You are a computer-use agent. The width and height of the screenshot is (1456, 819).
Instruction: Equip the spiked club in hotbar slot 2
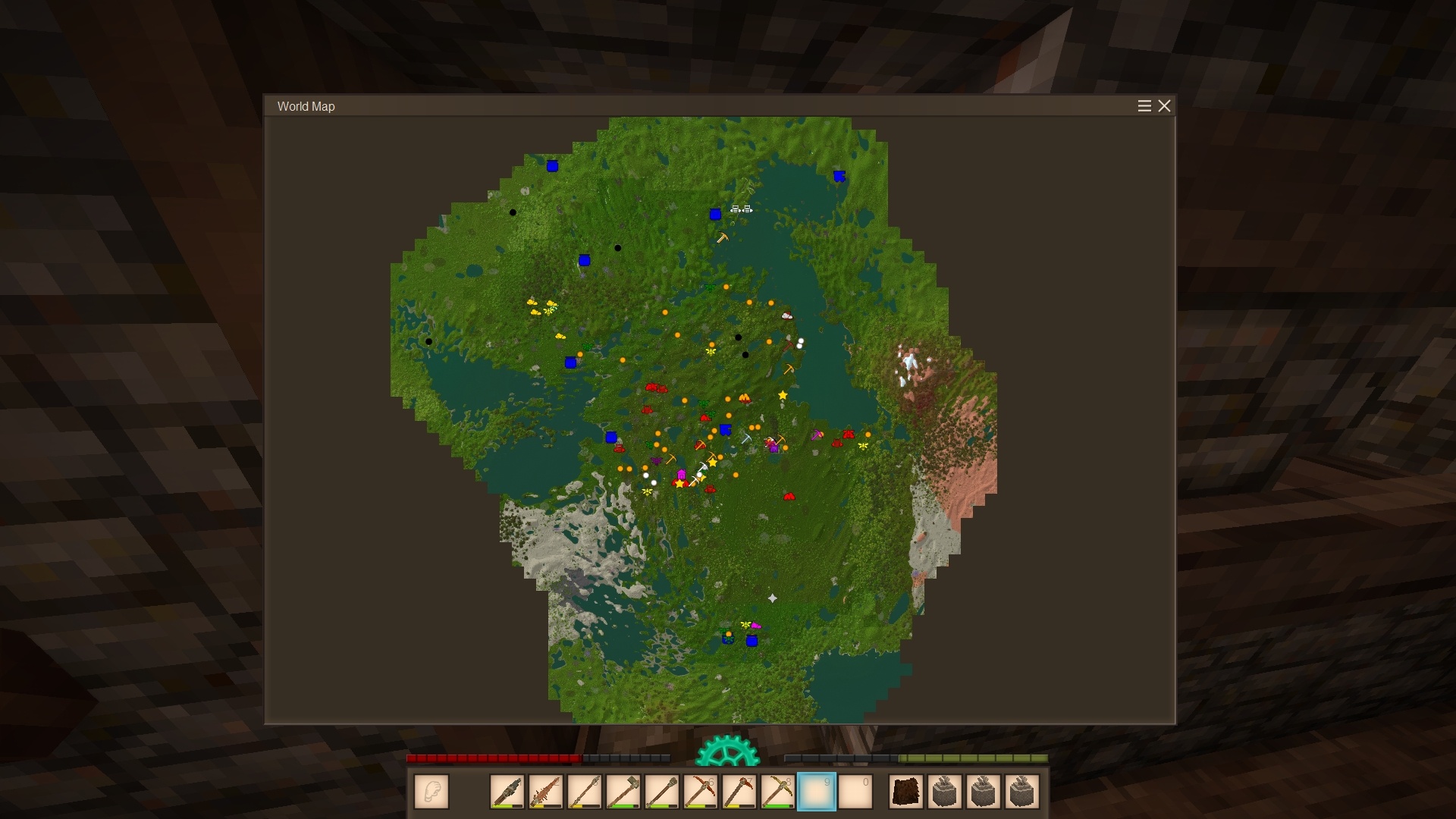click(546, 792)
